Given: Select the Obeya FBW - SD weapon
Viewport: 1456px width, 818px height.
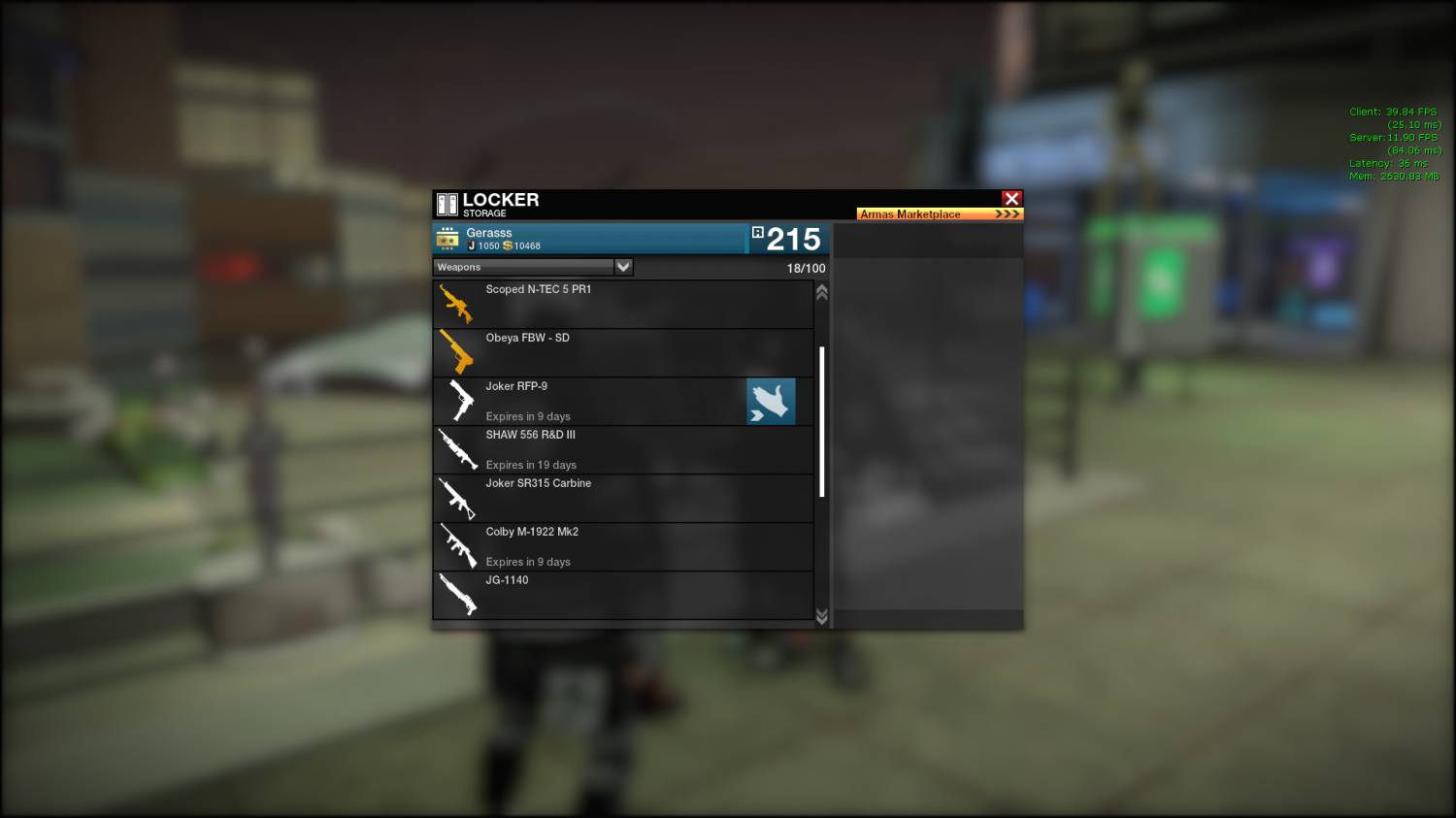Looking at the screenshot, I should pos(621,353).
